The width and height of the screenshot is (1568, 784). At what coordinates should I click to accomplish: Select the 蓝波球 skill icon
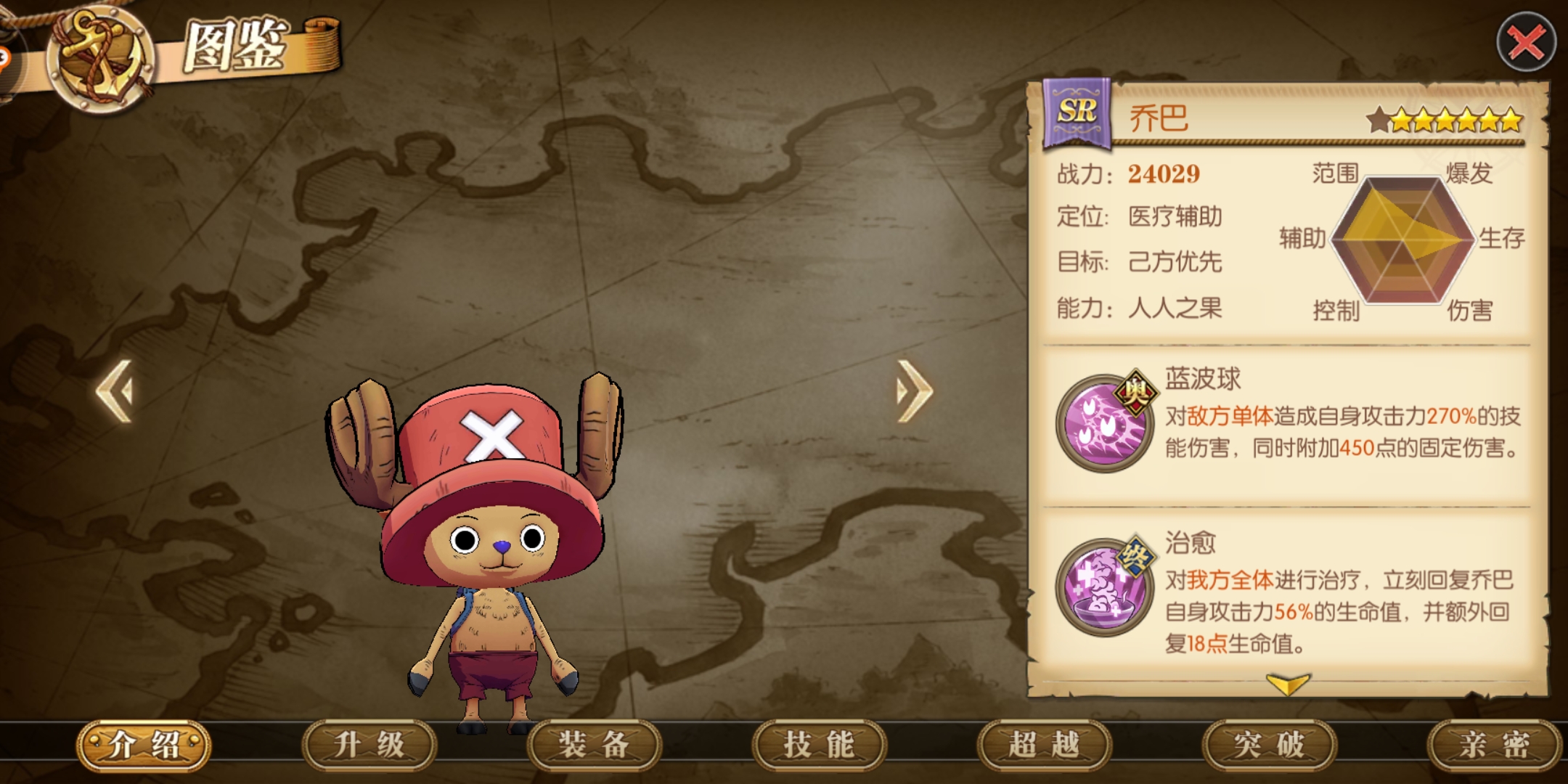pyautogui.click(x=1104, y=422)
